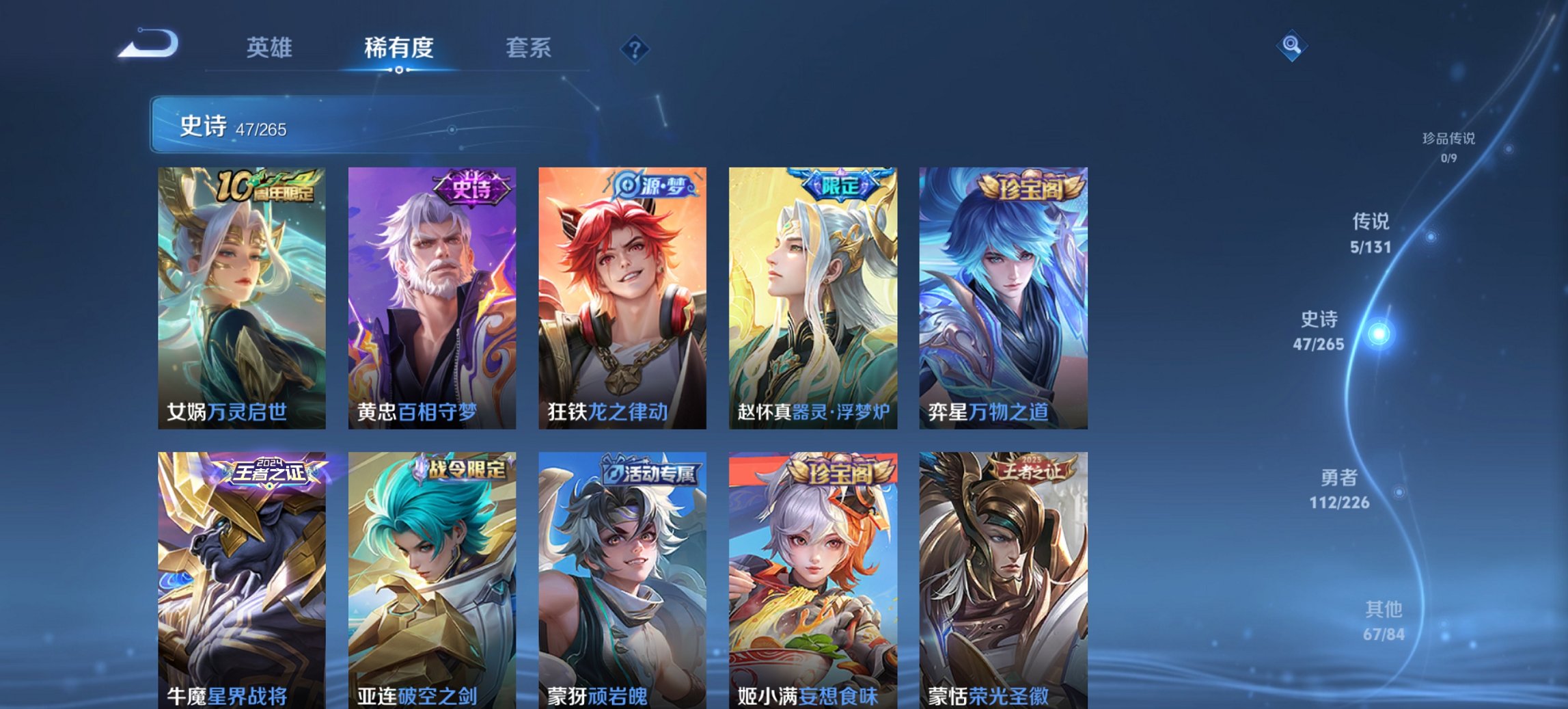Image resolution: width=1568 pixels, height=709 pixels.
Task: Open the search magnifier icon
Action: pyautogui.click(x=1291, y=46)
